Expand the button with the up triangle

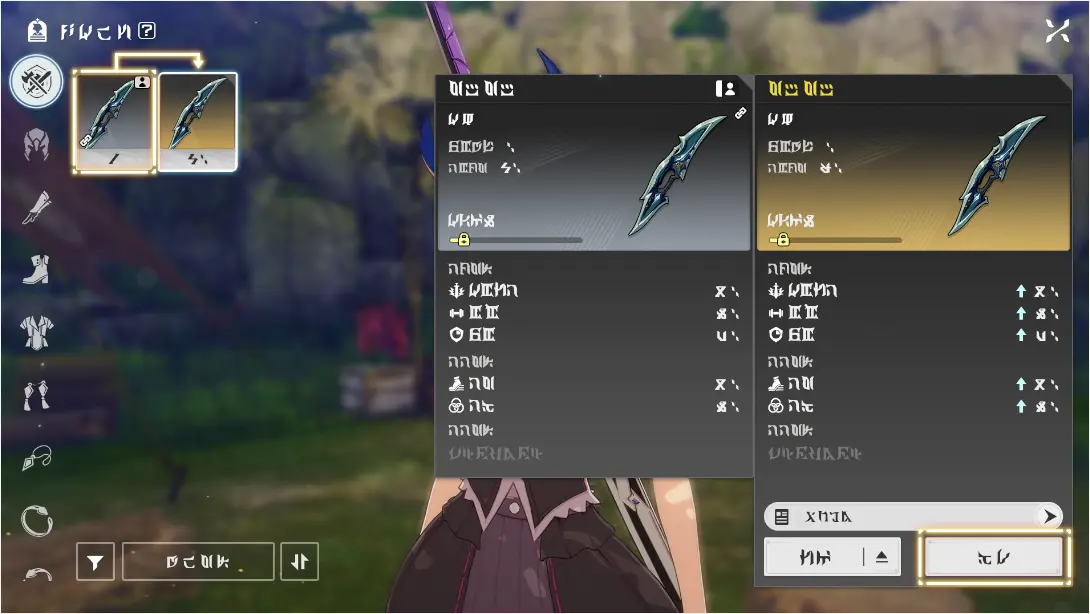(x=832, y=557)
